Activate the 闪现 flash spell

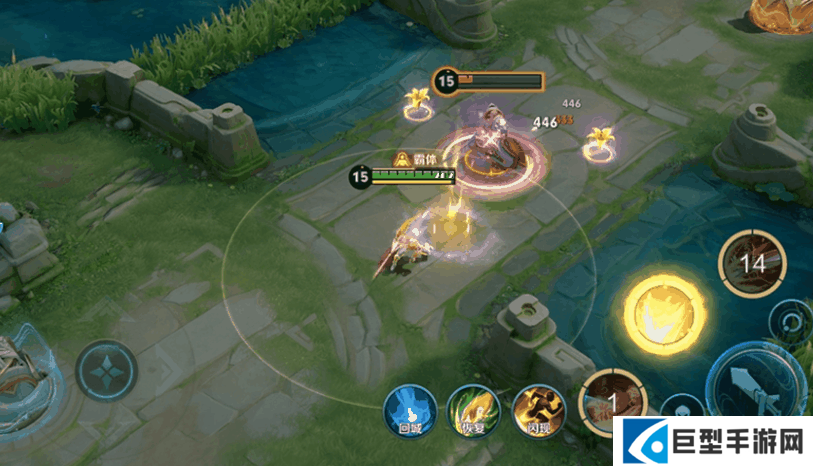[539, 411]
